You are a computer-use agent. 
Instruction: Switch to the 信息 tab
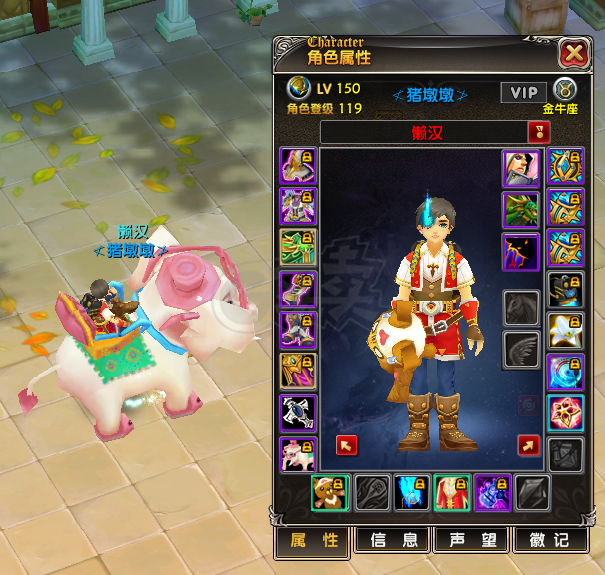[393, 540]
